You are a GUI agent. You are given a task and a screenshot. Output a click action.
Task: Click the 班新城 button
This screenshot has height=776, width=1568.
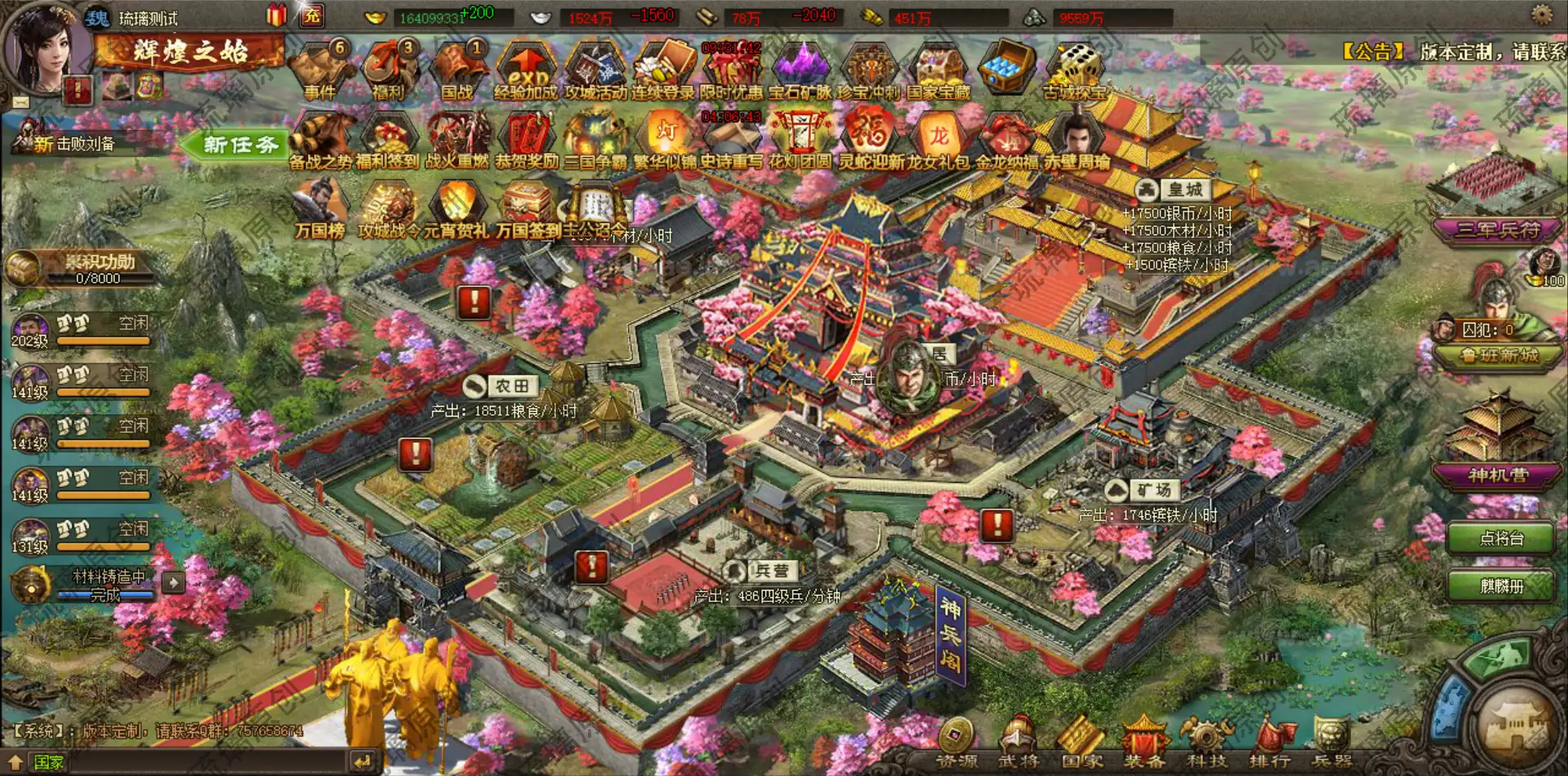click(x=1498, y=355)
